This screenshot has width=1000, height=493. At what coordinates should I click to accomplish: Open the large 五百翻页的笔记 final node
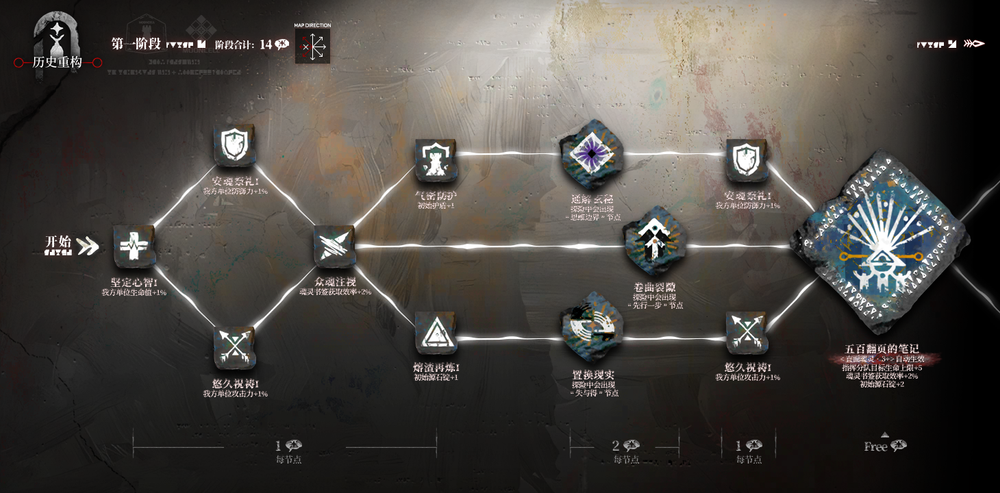pyautogui.click(x=881, y=243)
